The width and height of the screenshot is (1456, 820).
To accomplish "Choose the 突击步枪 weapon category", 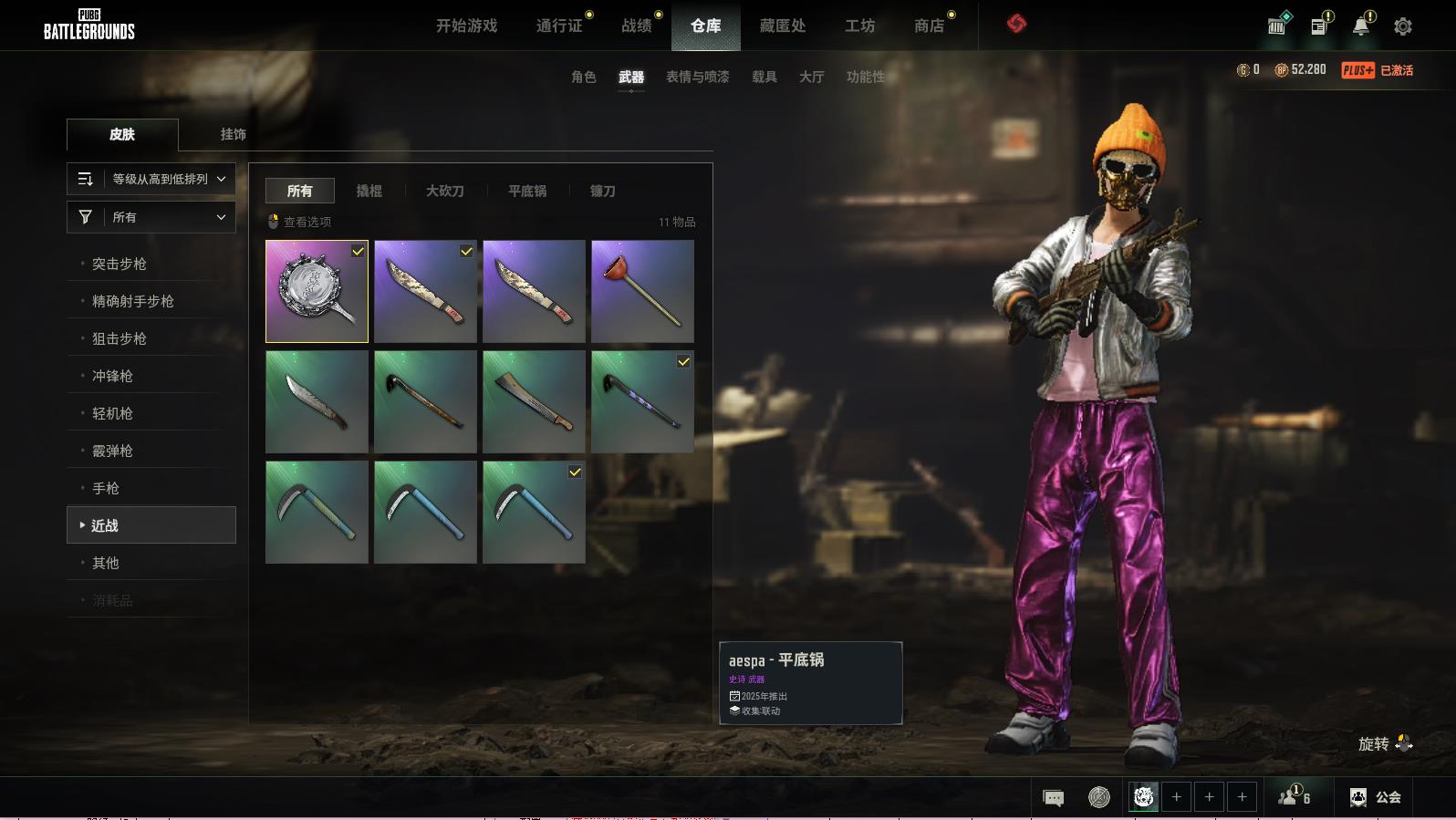I will click(120, 264).
